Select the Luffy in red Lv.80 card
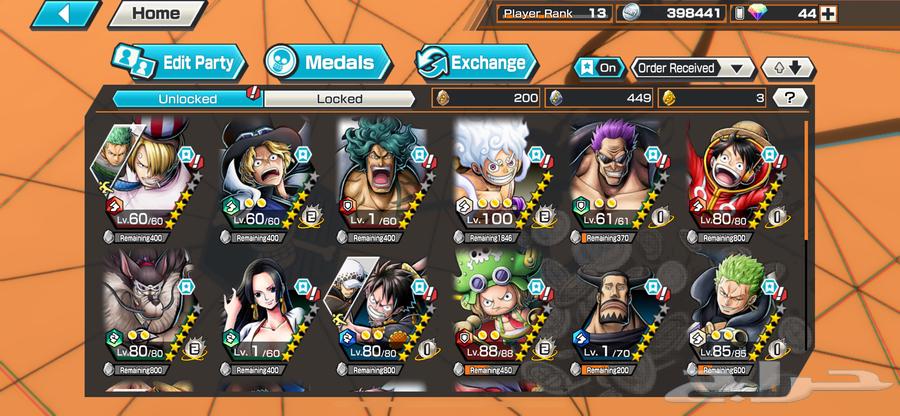This screenshot has height=416, width=900. pos(734,176)
